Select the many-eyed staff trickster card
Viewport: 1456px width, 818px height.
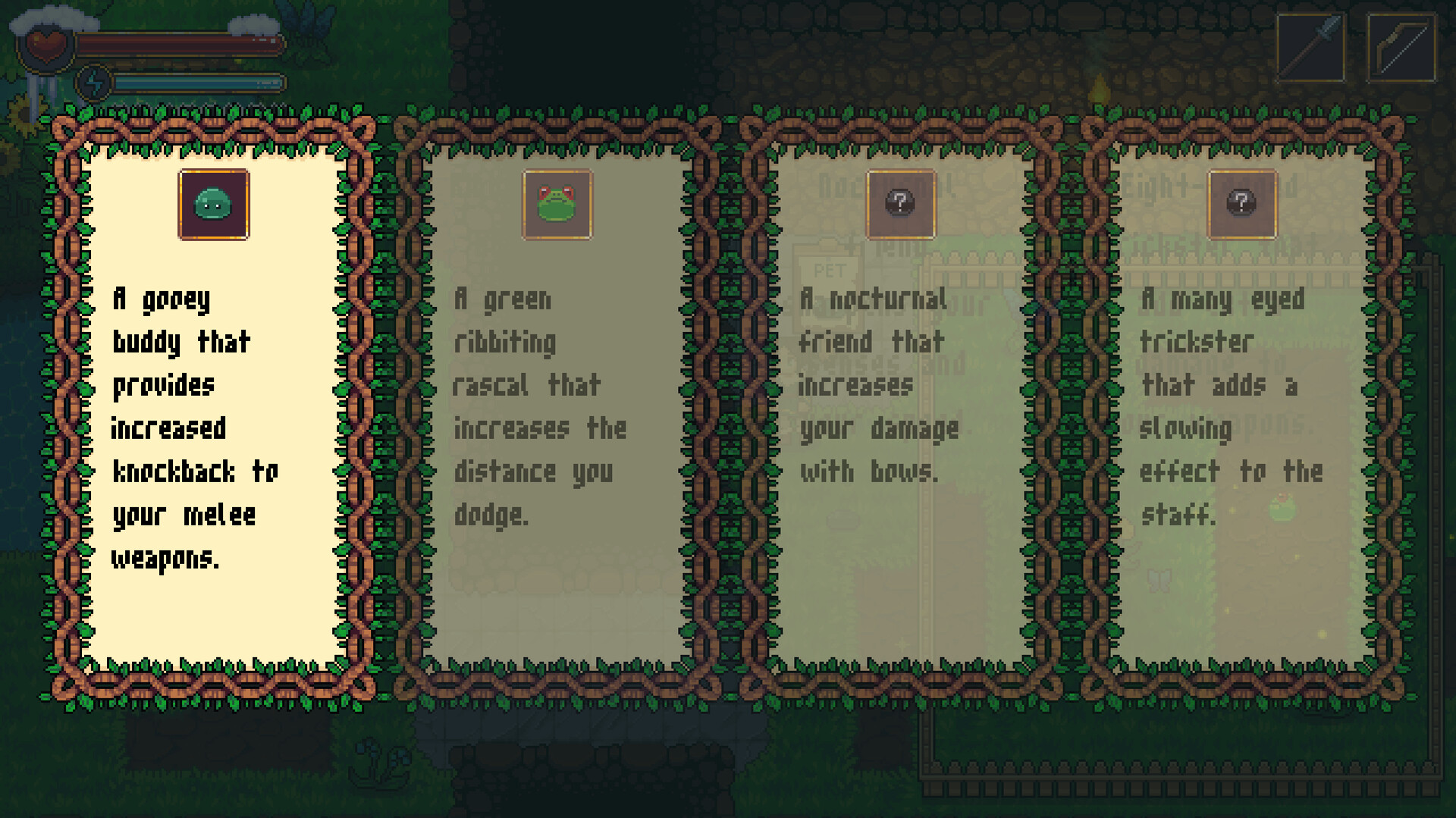pos(1241,402)
